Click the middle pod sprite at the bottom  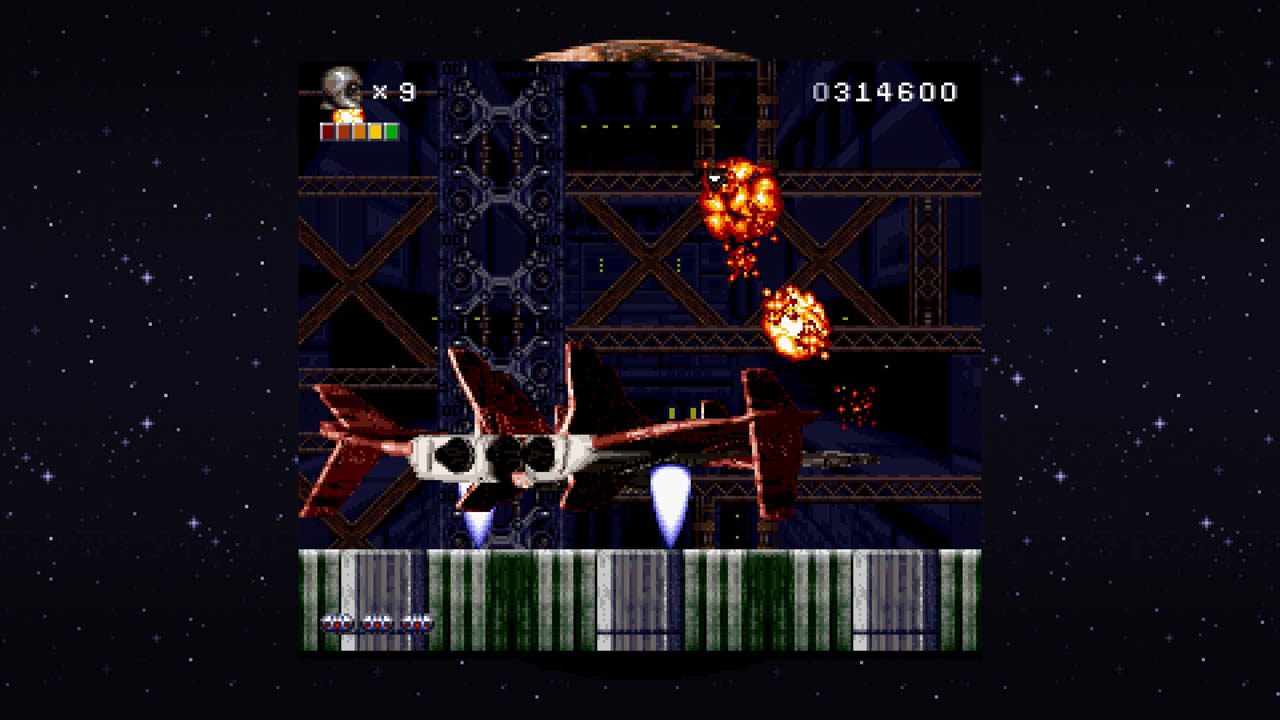pyautogui.click(x=377, y=622)
